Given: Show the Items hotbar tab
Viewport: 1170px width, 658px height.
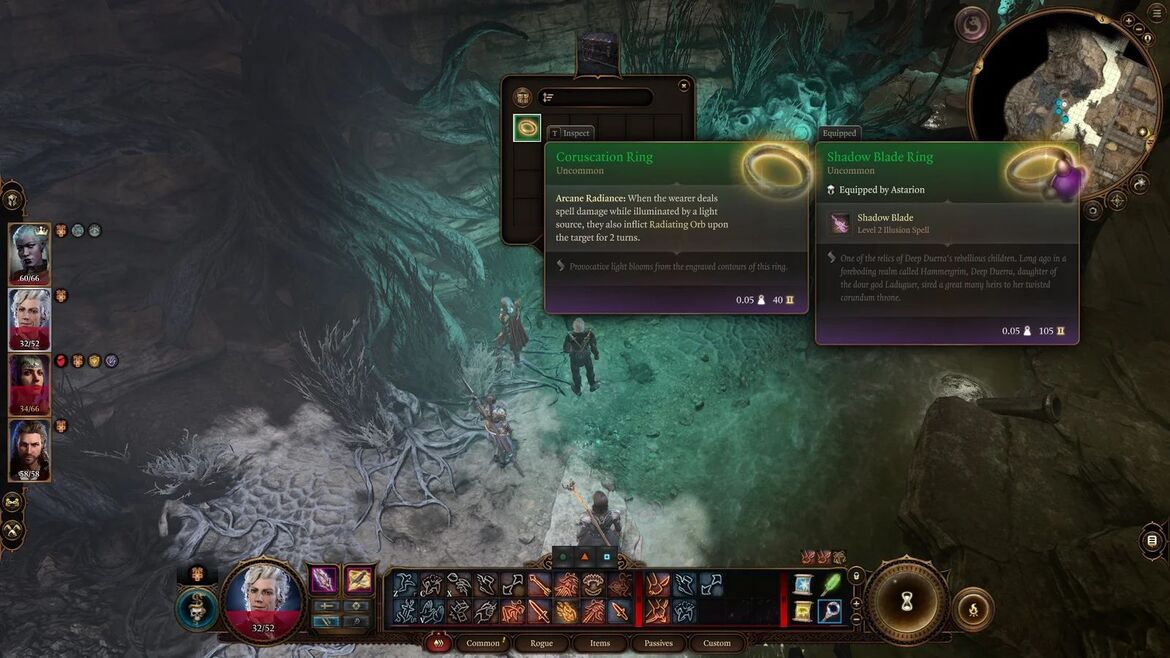Looking at the screenshot, I should click(x=600, y=643).
